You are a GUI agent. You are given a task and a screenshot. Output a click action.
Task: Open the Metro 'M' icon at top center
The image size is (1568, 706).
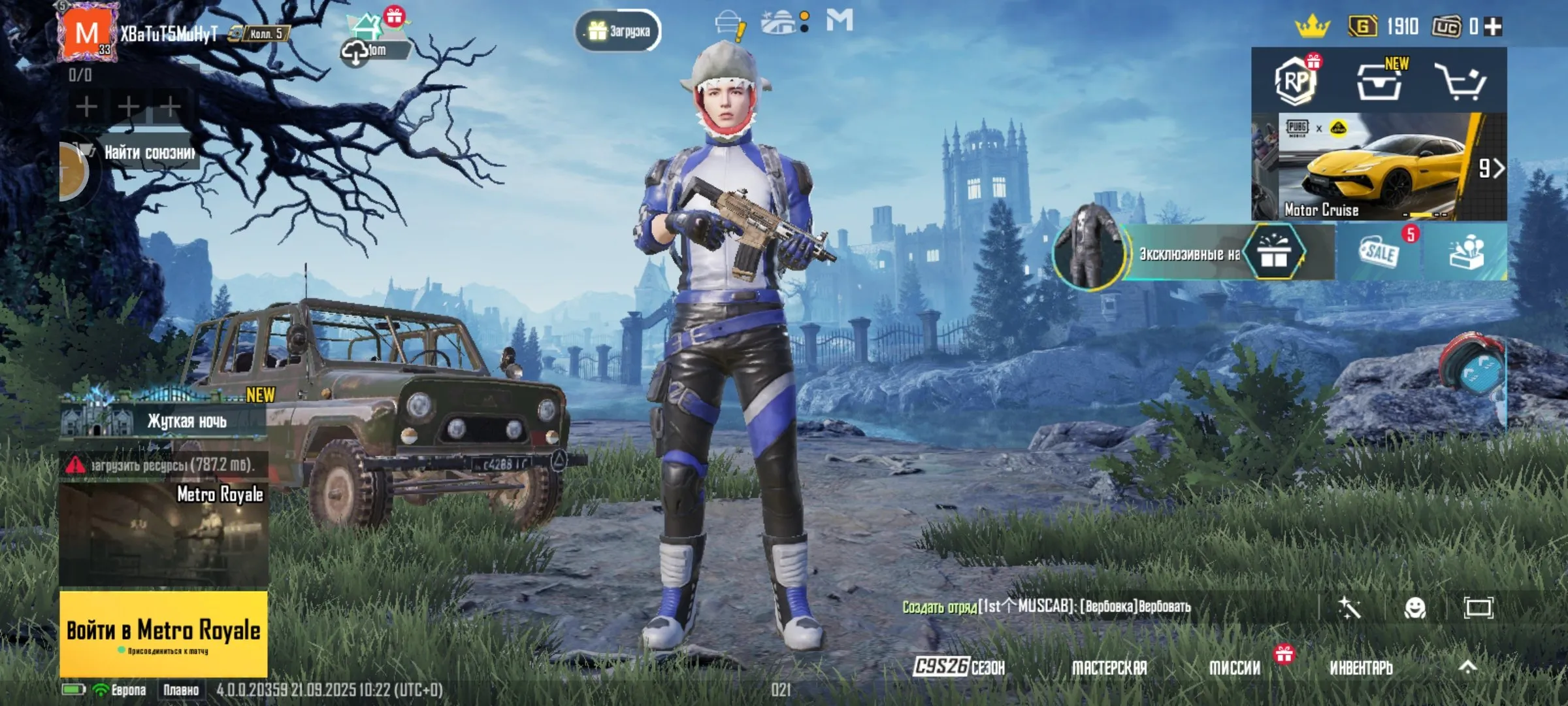(x=840, y=20)
